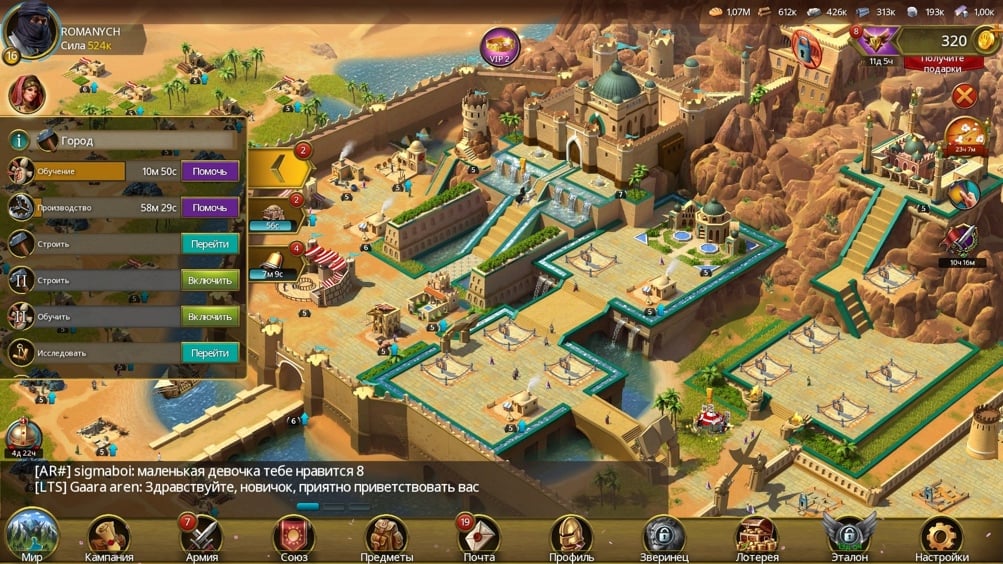
Task: Click Помочь next to Производство timer
Action: tap(210, 207)
